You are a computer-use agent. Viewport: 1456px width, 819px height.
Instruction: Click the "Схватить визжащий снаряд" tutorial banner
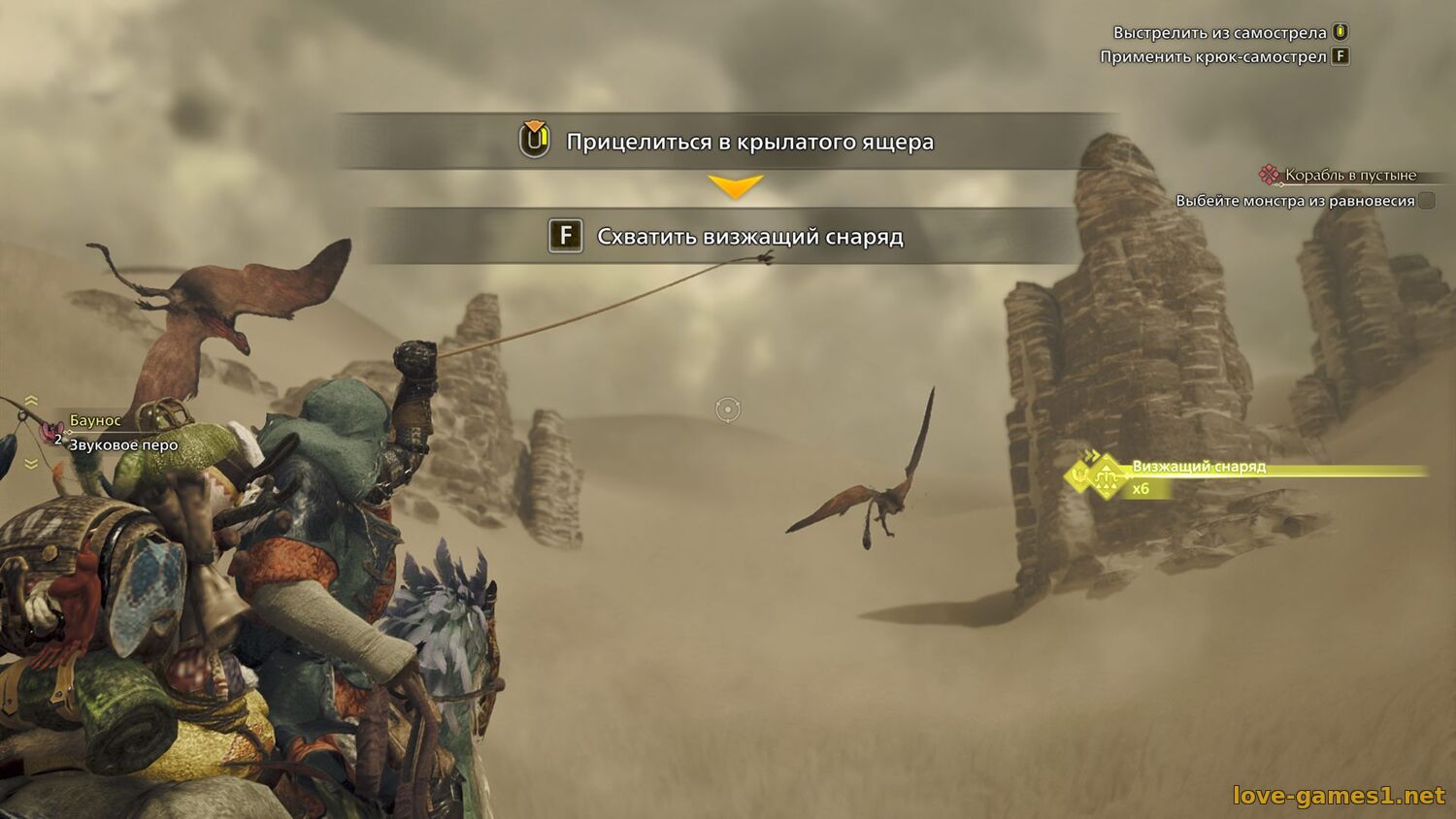(726, 237)
